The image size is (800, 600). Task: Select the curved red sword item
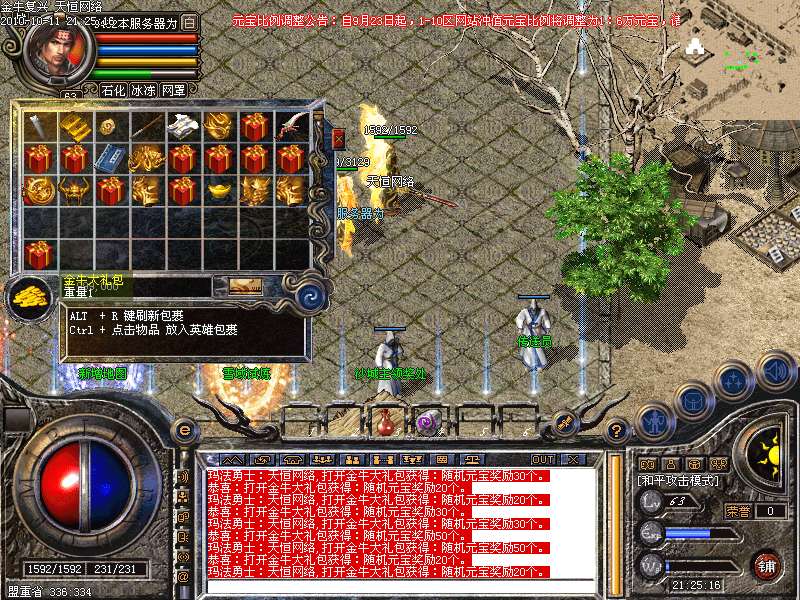291,126
